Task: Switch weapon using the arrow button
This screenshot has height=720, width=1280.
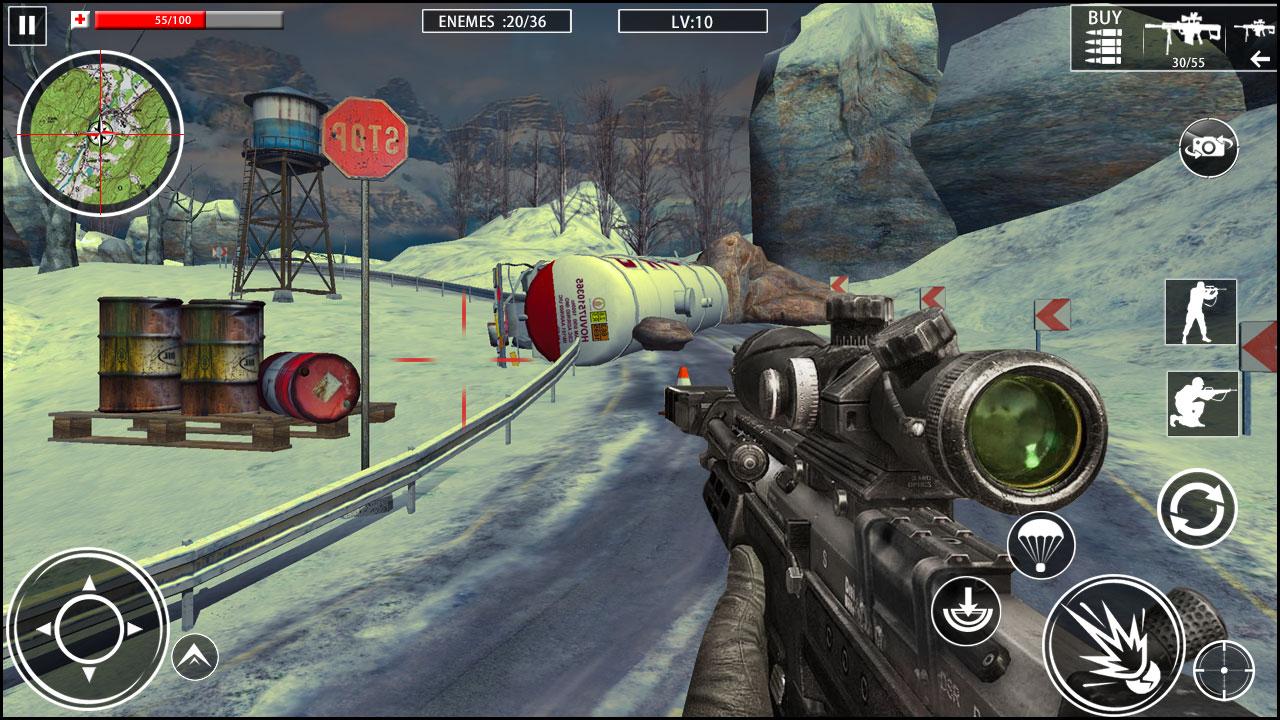Action: click(1260, 59)
